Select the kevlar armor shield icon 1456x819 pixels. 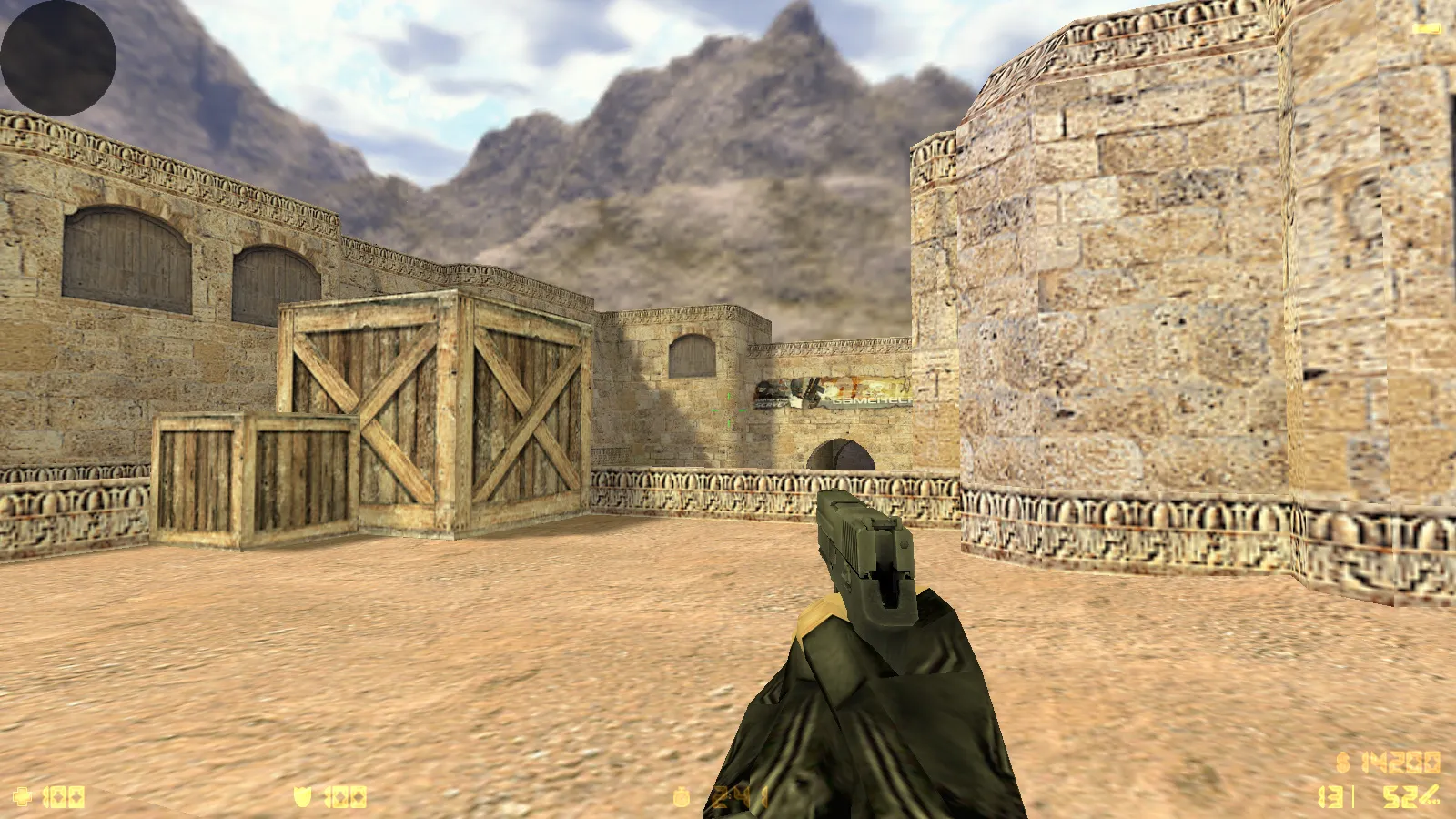[302, 797]
